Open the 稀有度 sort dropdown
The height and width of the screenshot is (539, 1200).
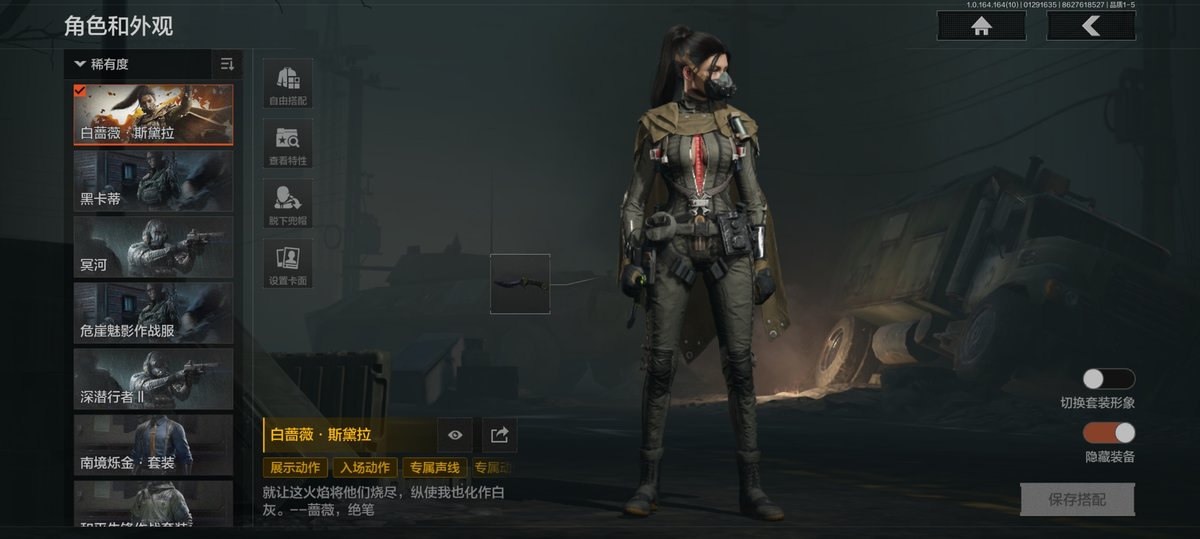(138, 64)
